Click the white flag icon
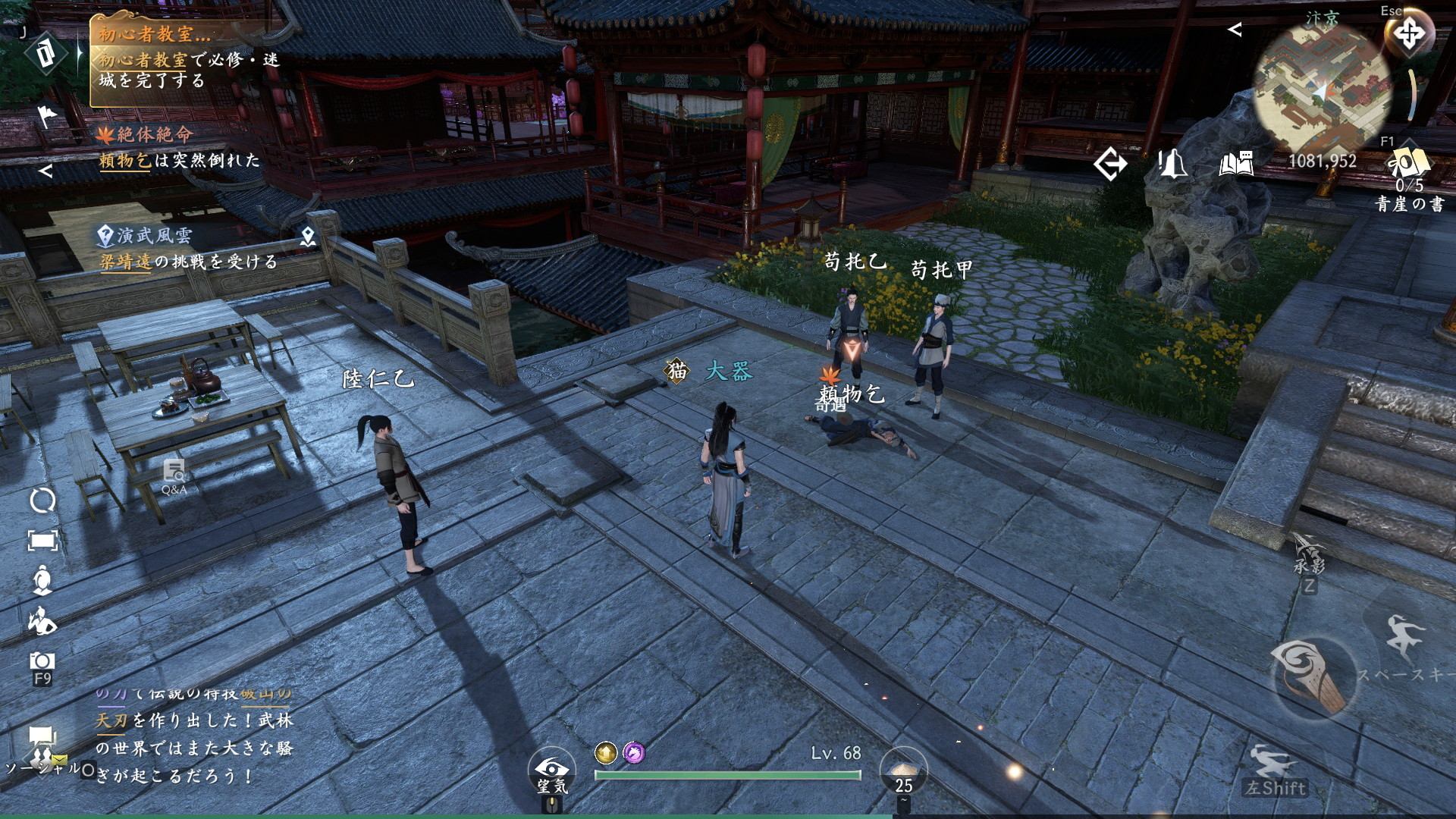 click(x=47, y=115)
